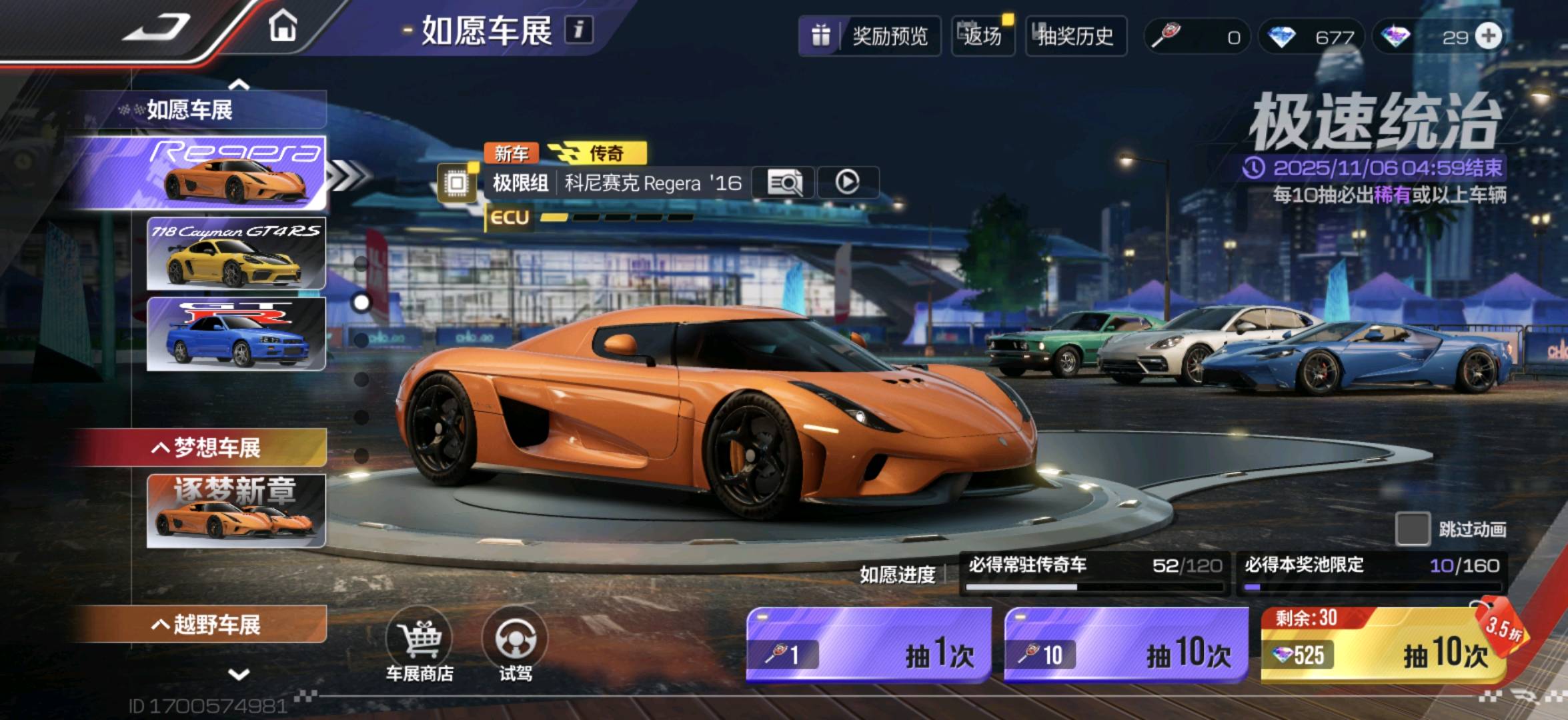The height and width of the screenshot is (720, 1568).
Task: Show info for 如愿车展
Action: pos(578,30)
